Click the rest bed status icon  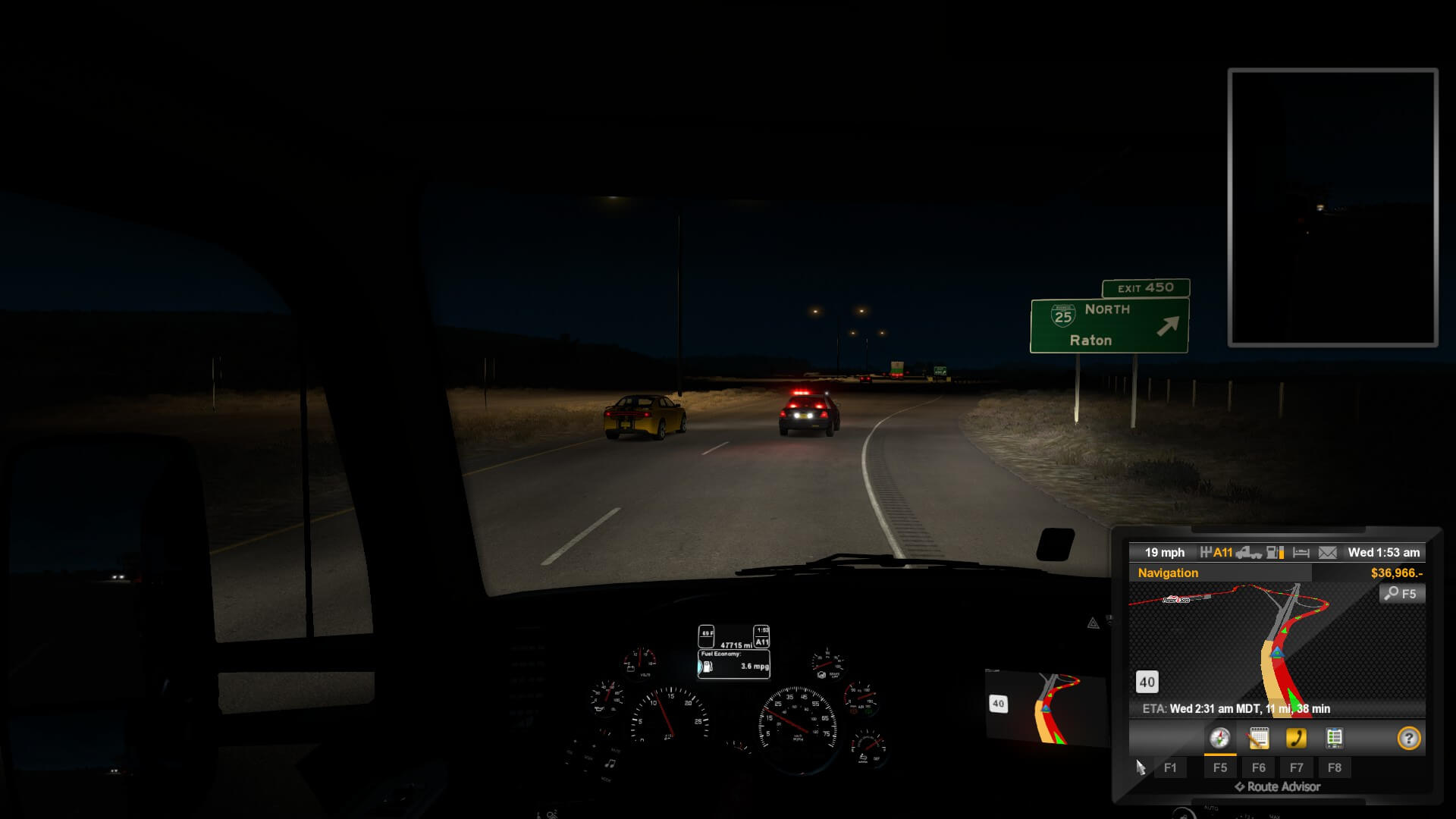pyautogui.click(x=1301, y=553)
